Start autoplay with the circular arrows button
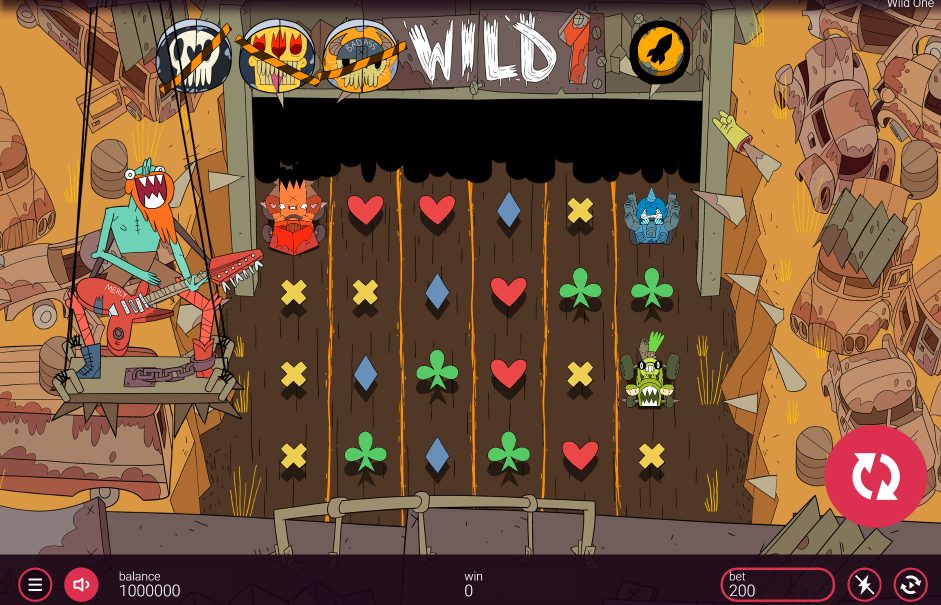 pos(910,585)
